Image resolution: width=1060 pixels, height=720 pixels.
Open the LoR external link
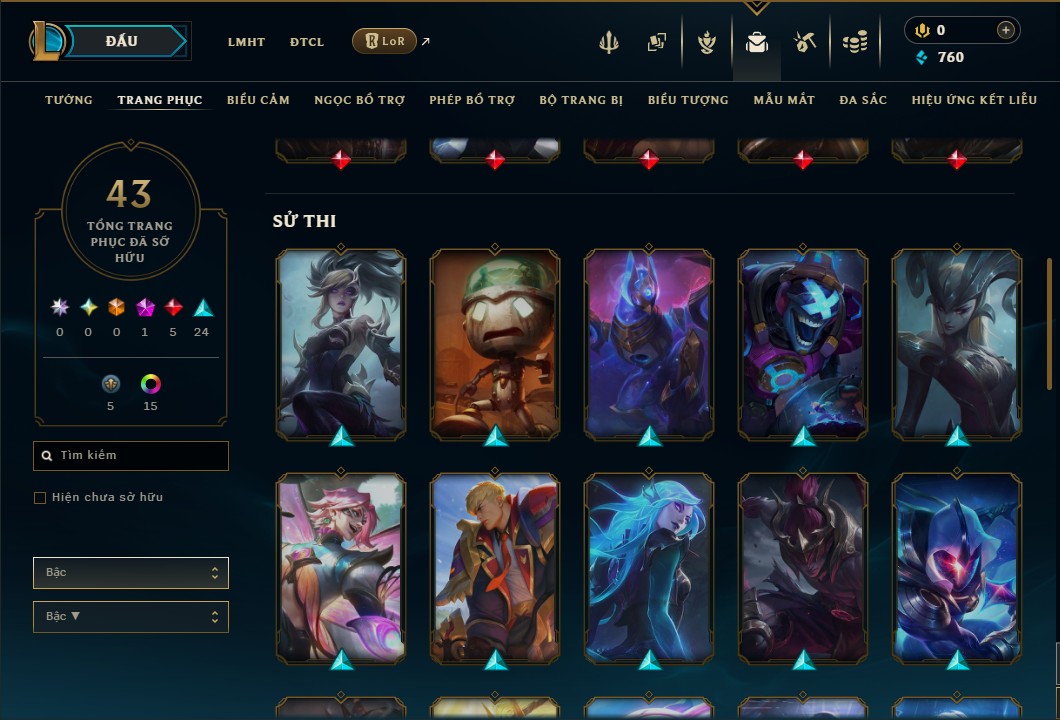[385, 41]
